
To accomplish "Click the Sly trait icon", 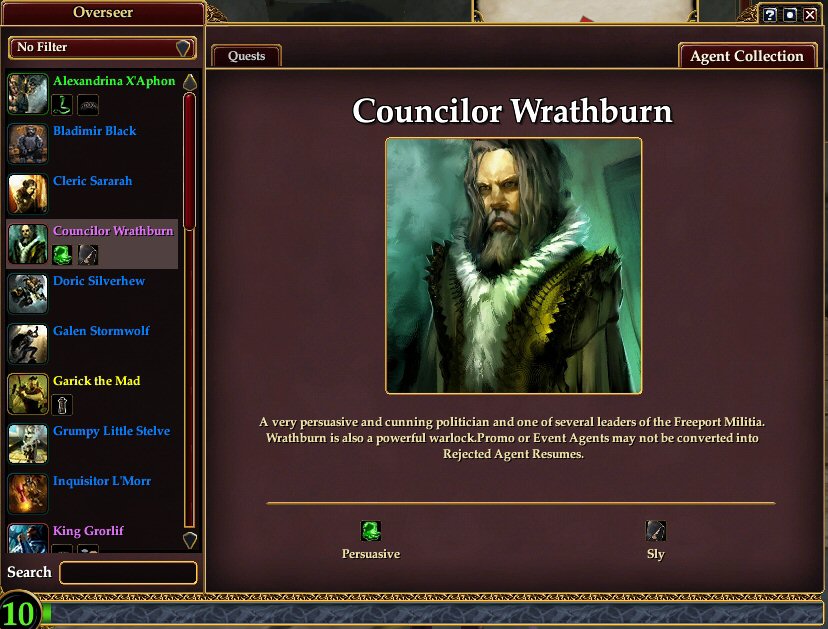I will tap(655, 531).
